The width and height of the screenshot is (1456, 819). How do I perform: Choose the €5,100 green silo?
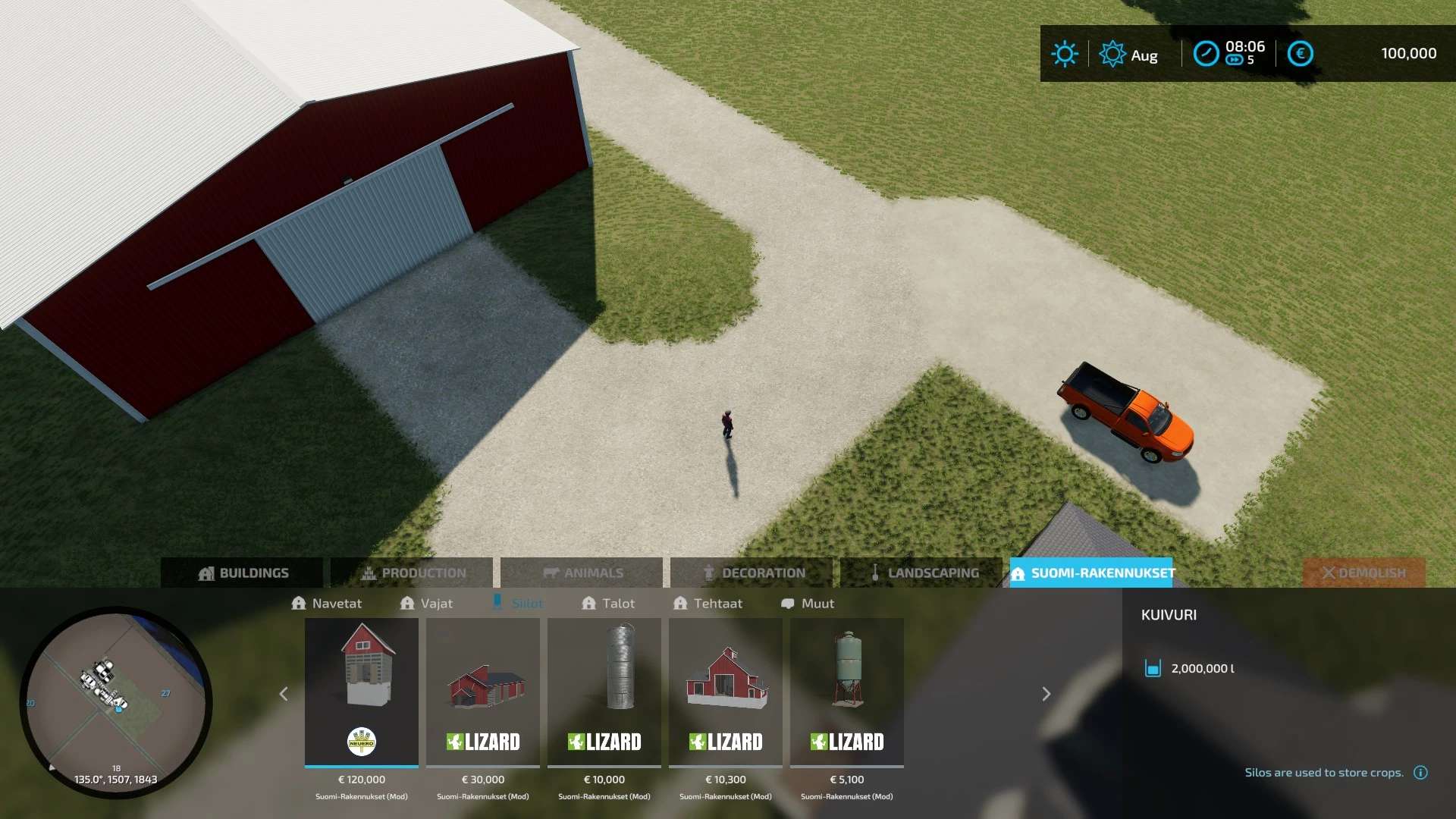(847, 692)
